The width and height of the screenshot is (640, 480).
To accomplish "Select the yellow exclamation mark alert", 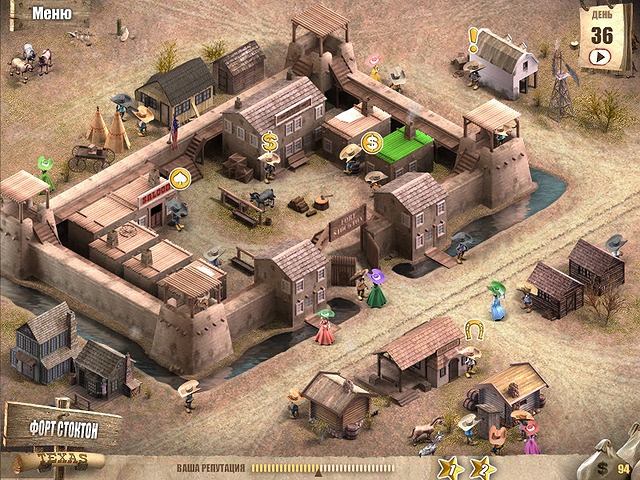I will click(473, 39).
